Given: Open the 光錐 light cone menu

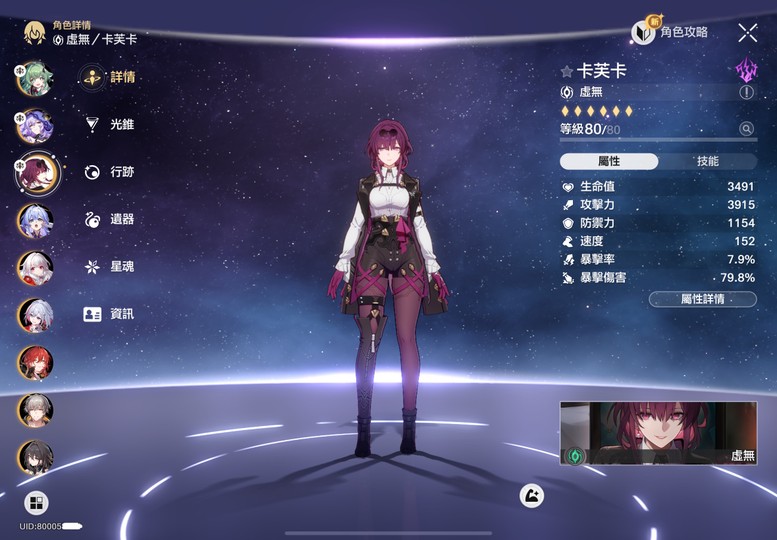Looking at the screenshot, I should [x=110, y=124].
